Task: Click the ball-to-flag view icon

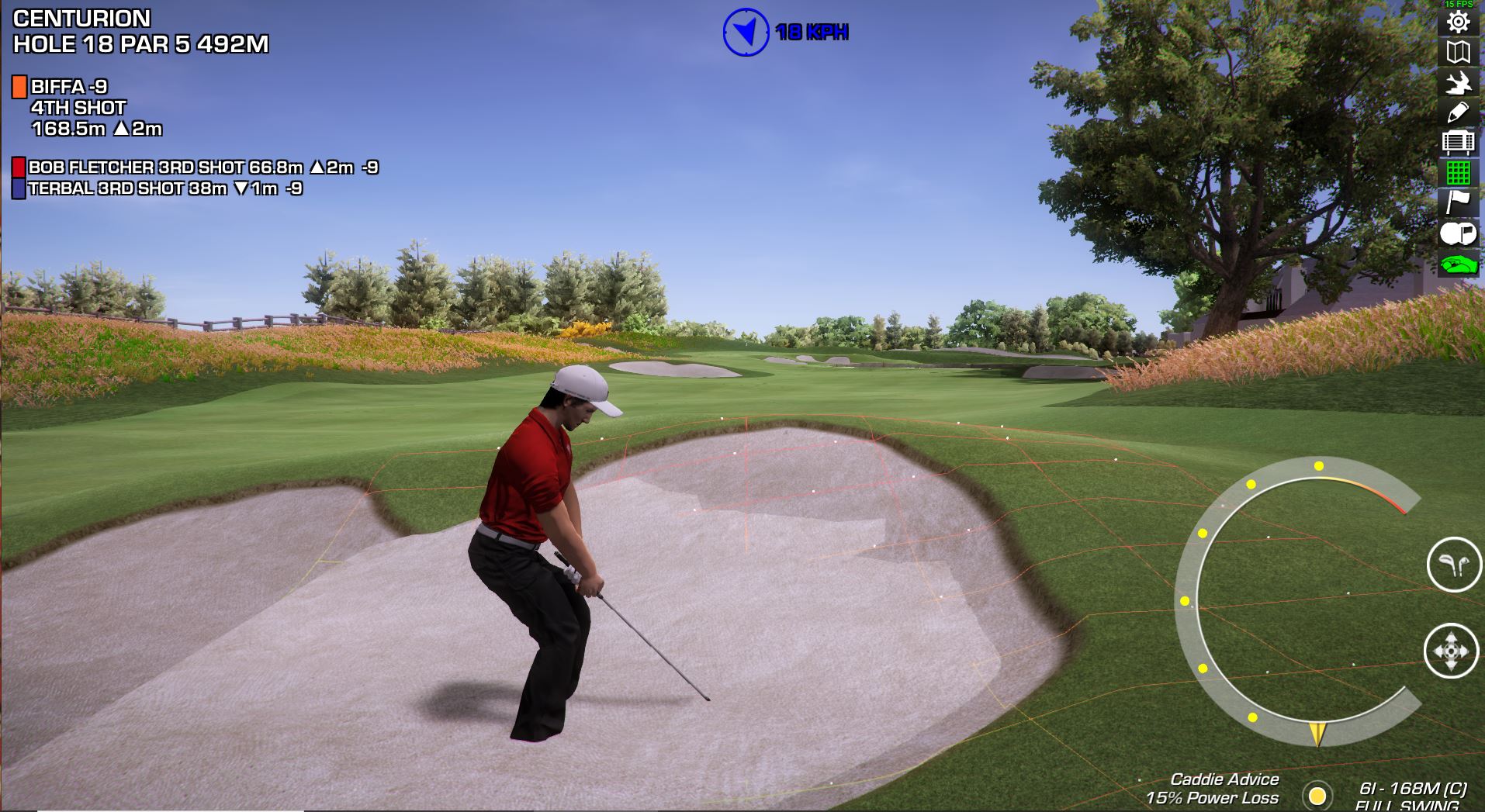Action: coord(1458,233)
